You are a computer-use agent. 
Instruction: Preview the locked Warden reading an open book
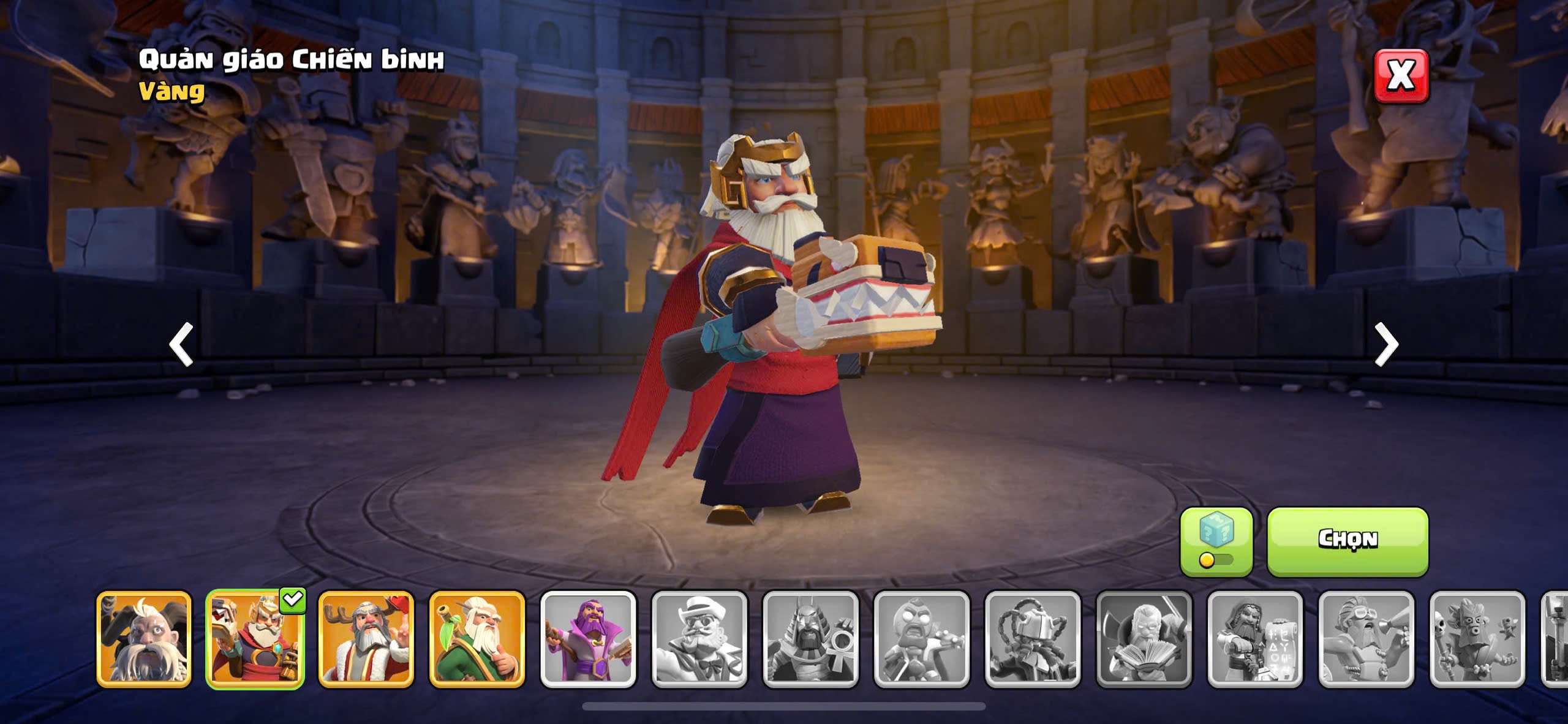pos(1144,639)
